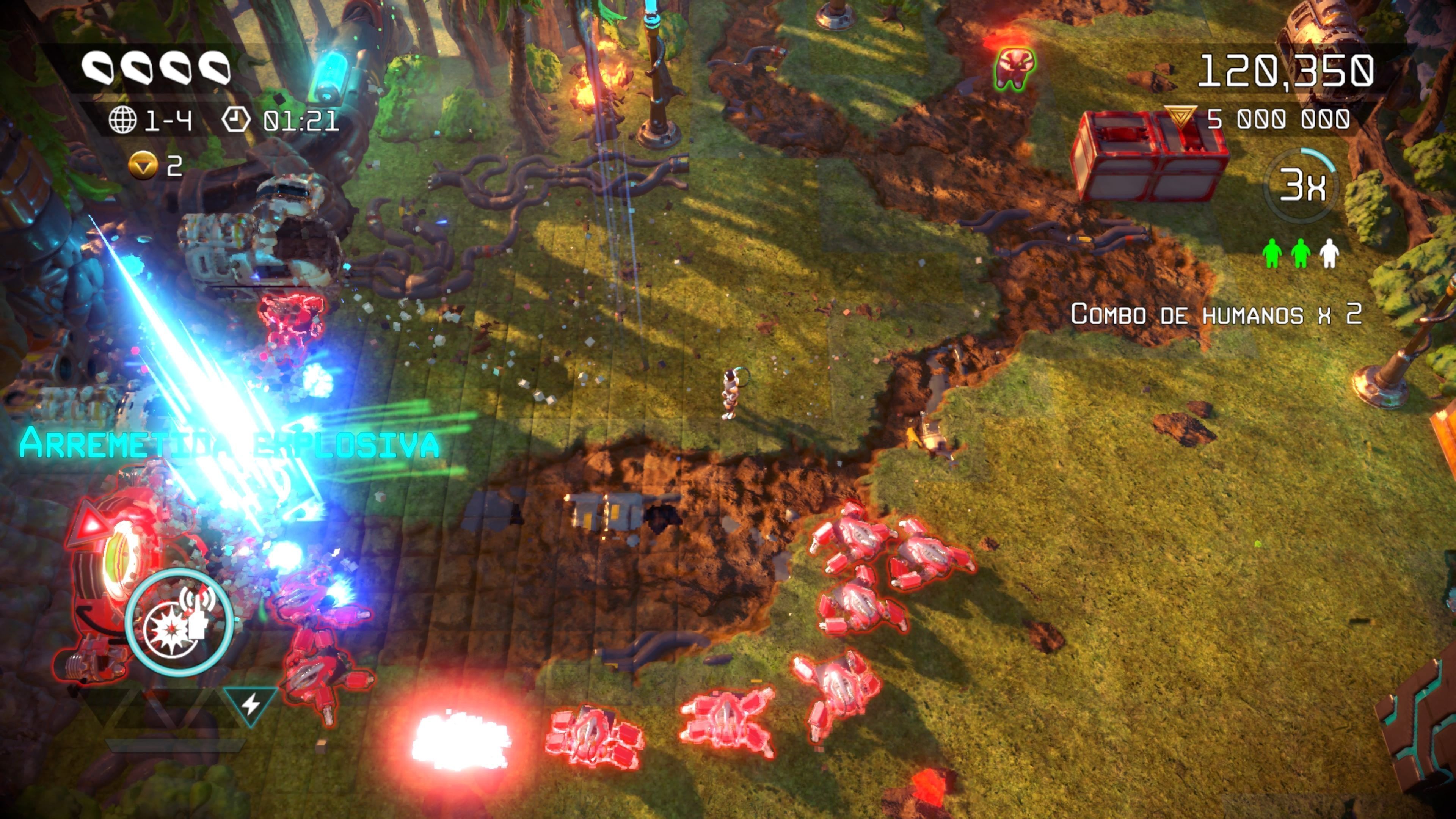
Task: Click the white unrescued human icon
Action: (x=1329, y=253)
